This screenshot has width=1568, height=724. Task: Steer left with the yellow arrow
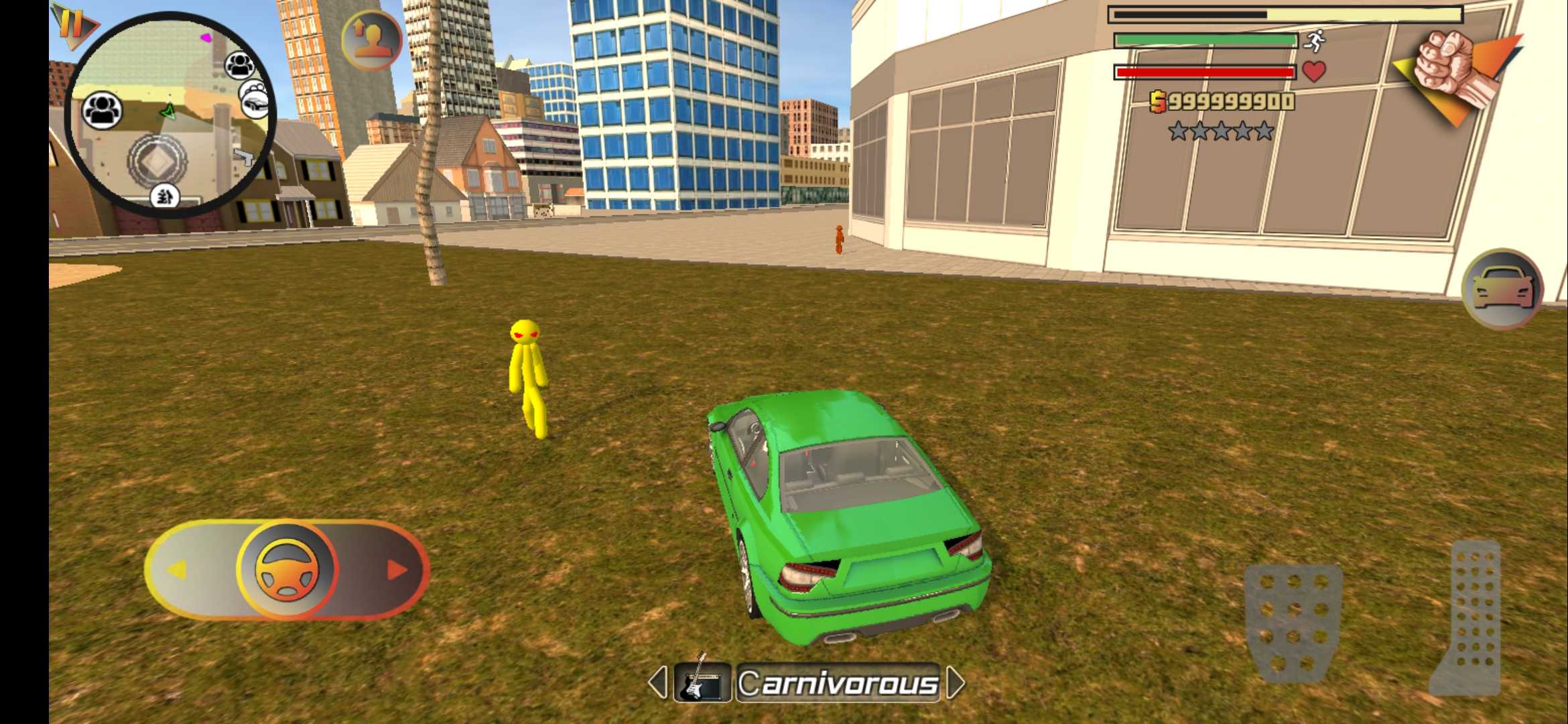pos(176,570)
